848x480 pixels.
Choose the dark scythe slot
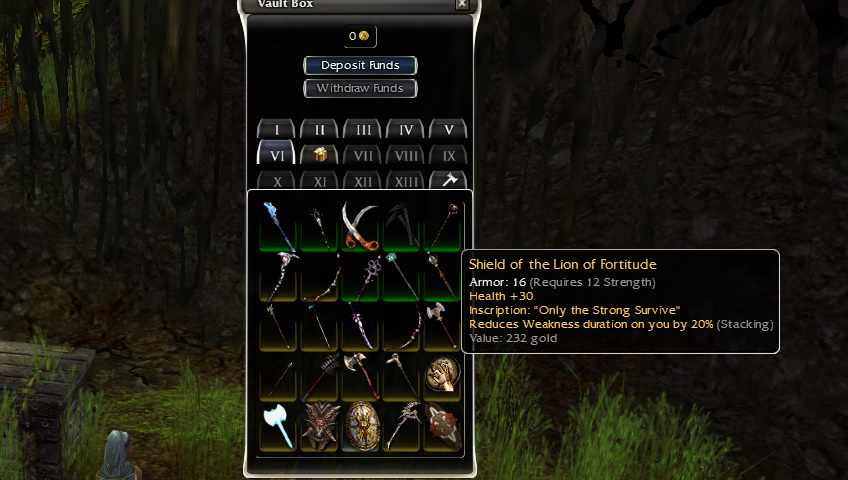click(402, 225)
